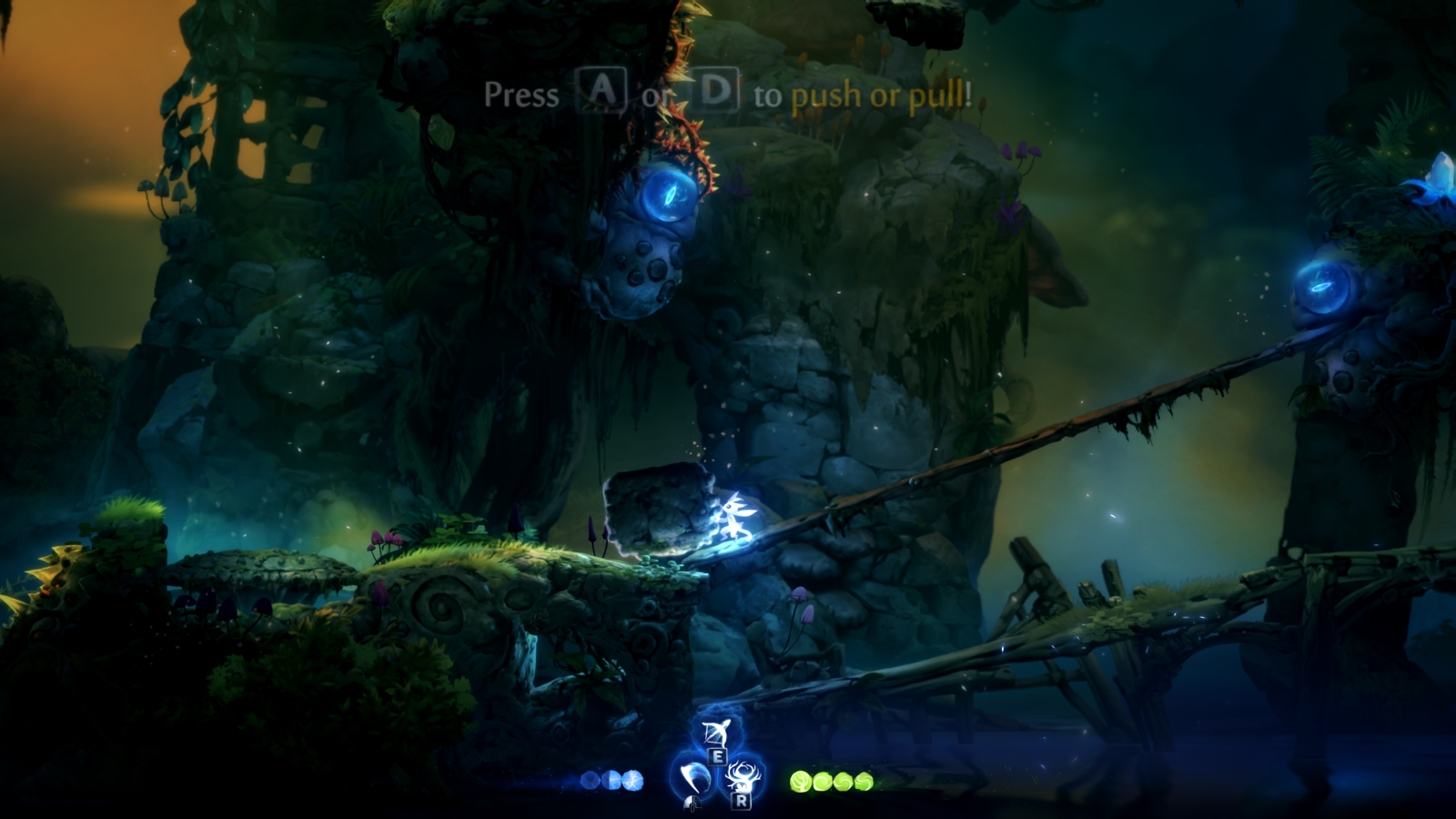Select the Spirit Arc bow ability icon
The width and height of the screenshot is (1456, 819).
[x=717, y=733]
